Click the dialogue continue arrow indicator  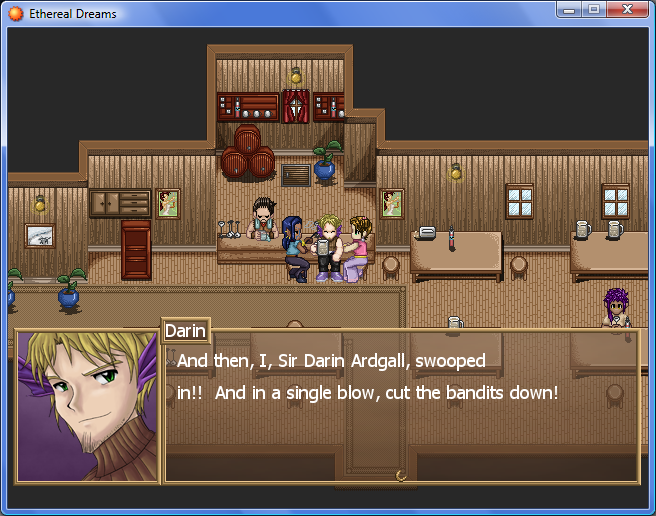401,476
